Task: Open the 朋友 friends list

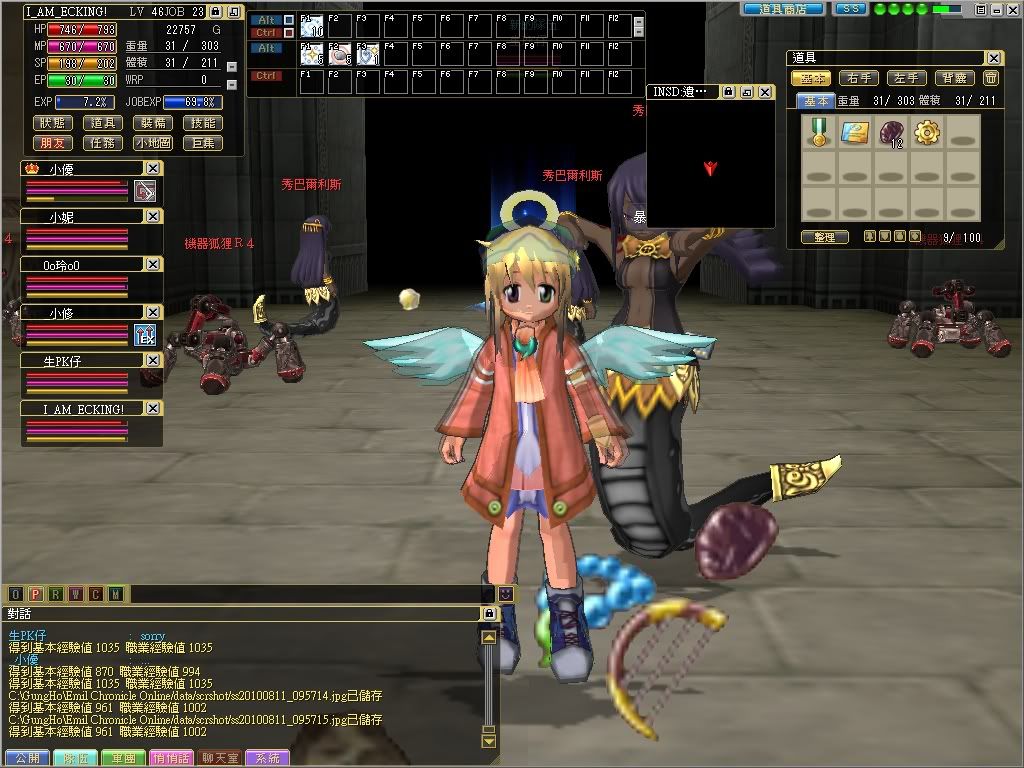Action: 53,143
